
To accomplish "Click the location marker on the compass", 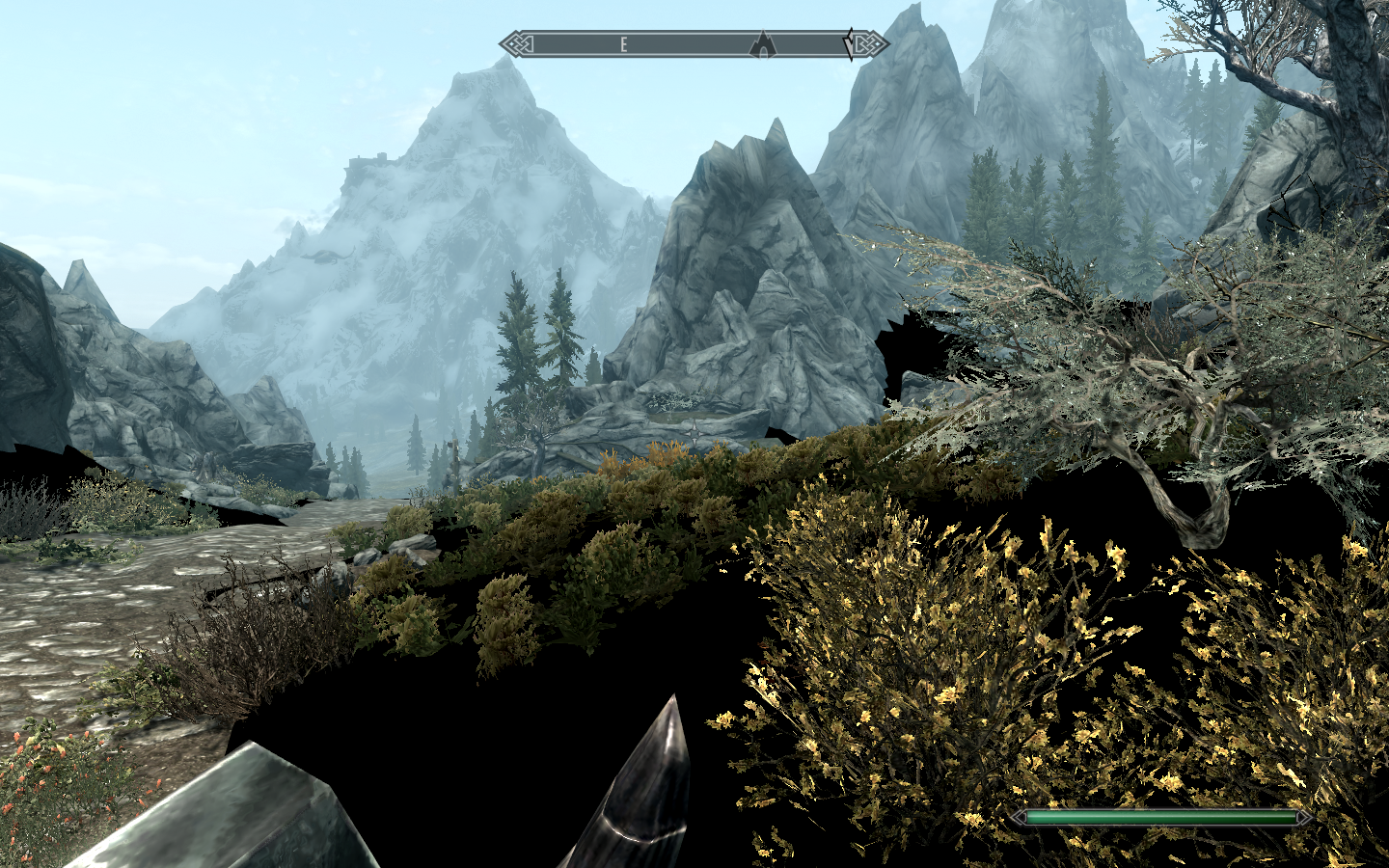I will [763, 43].
